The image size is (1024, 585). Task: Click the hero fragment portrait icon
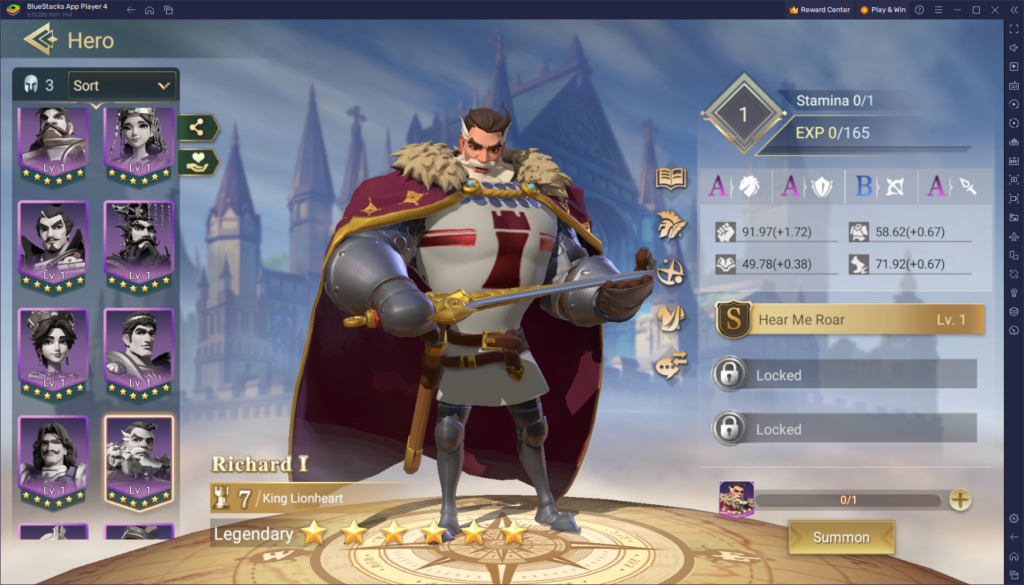click(x=735, y=499)
